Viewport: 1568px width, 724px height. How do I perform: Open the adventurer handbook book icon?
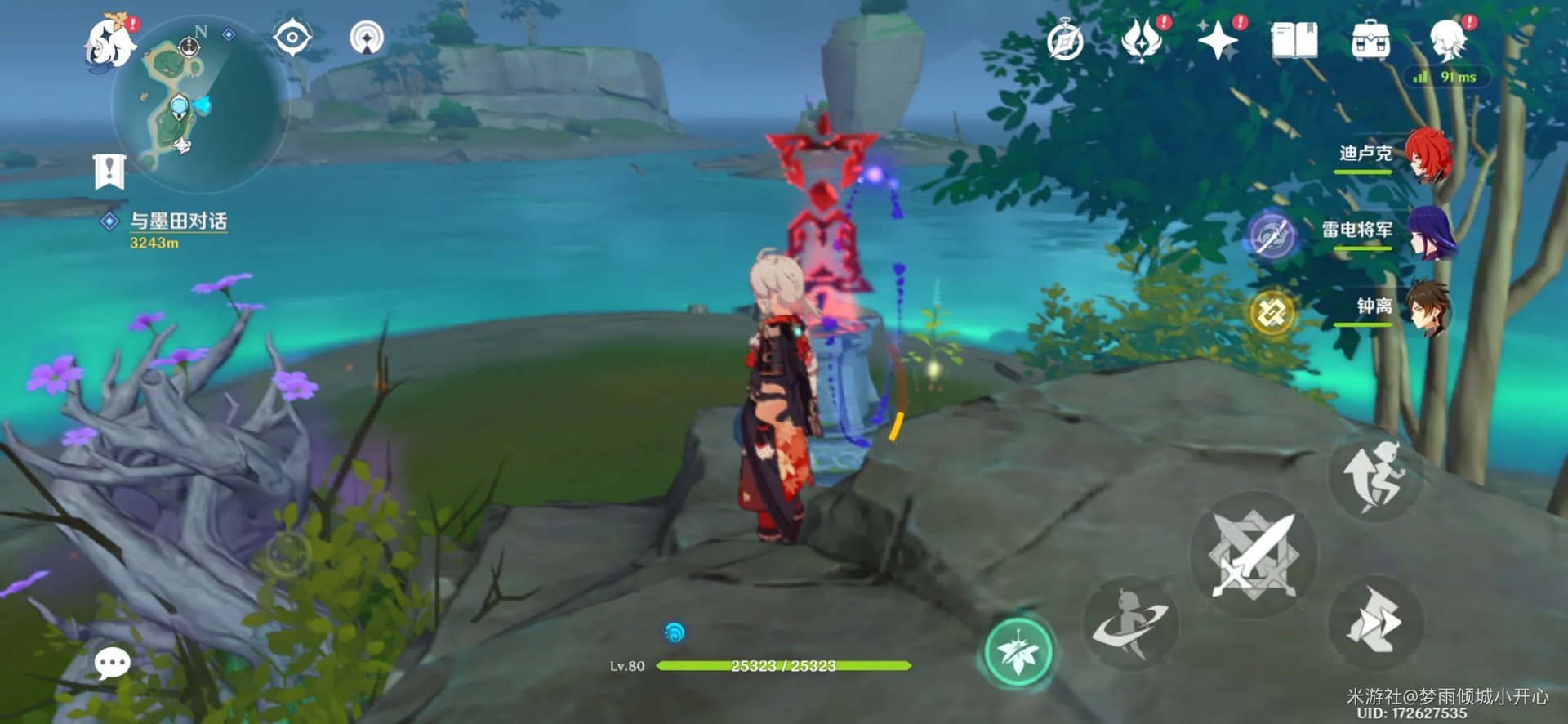1294,39
